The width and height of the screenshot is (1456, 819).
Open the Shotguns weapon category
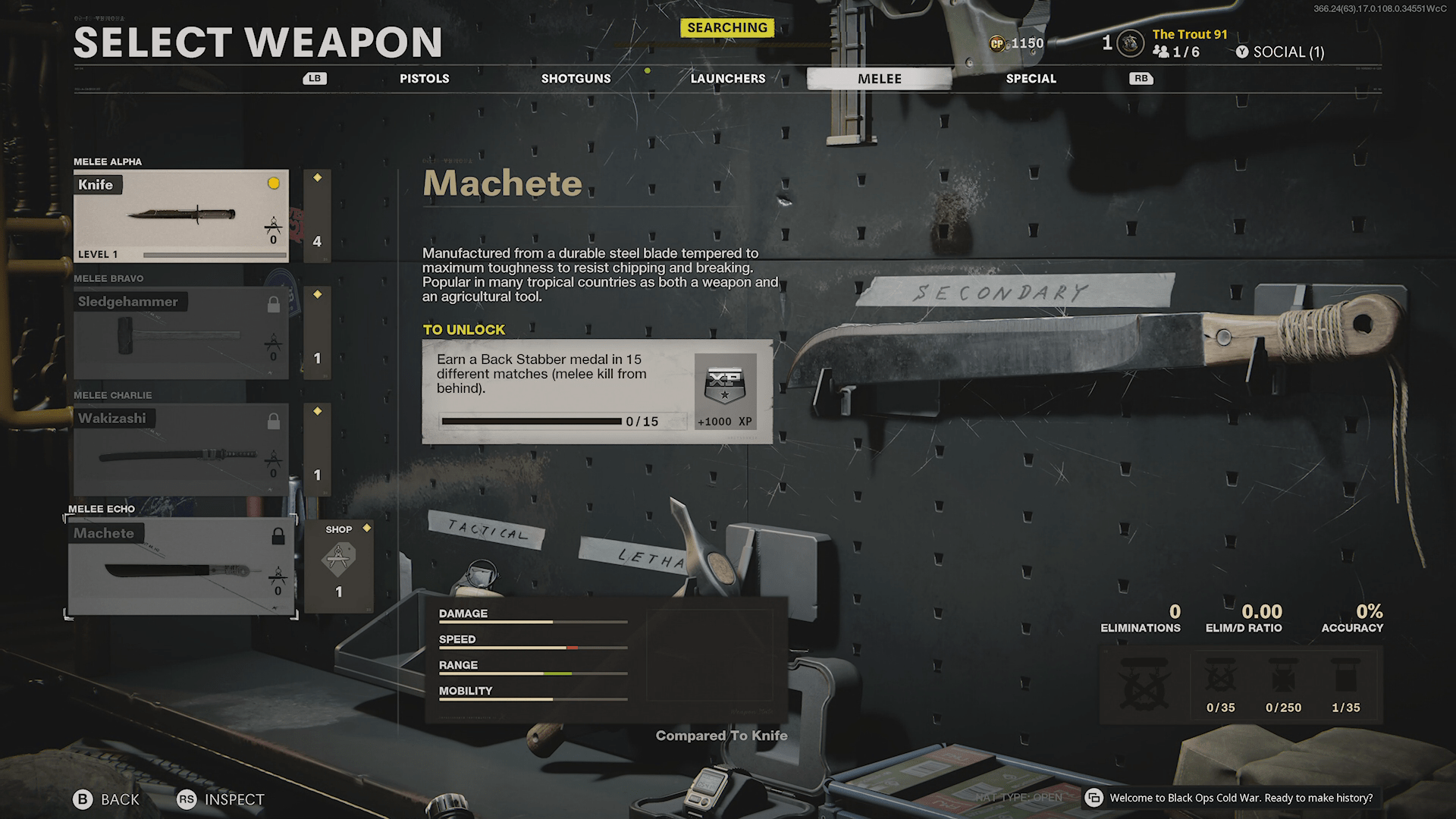click(576, 79)
